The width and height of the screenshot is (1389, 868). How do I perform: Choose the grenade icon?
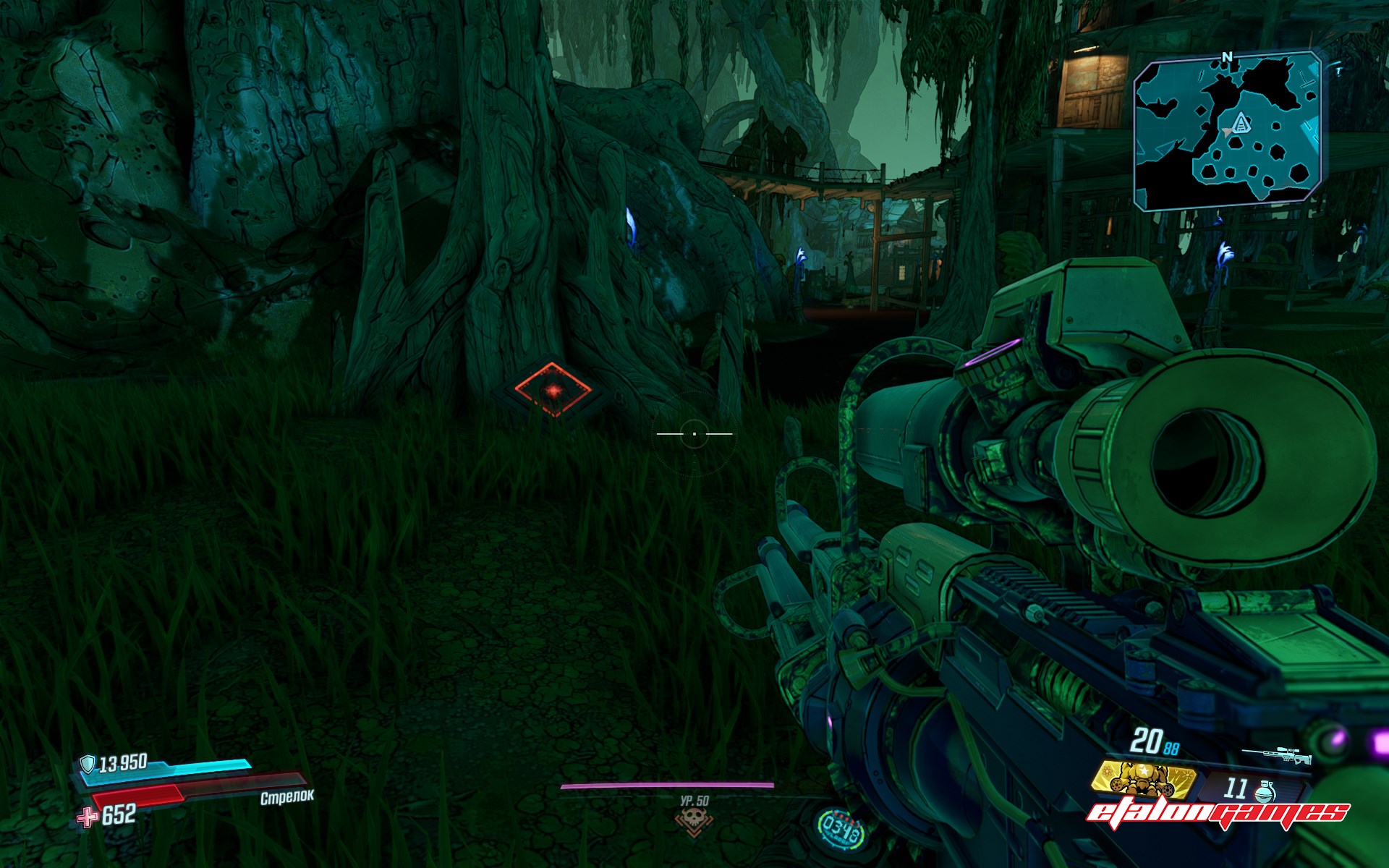1265,791
